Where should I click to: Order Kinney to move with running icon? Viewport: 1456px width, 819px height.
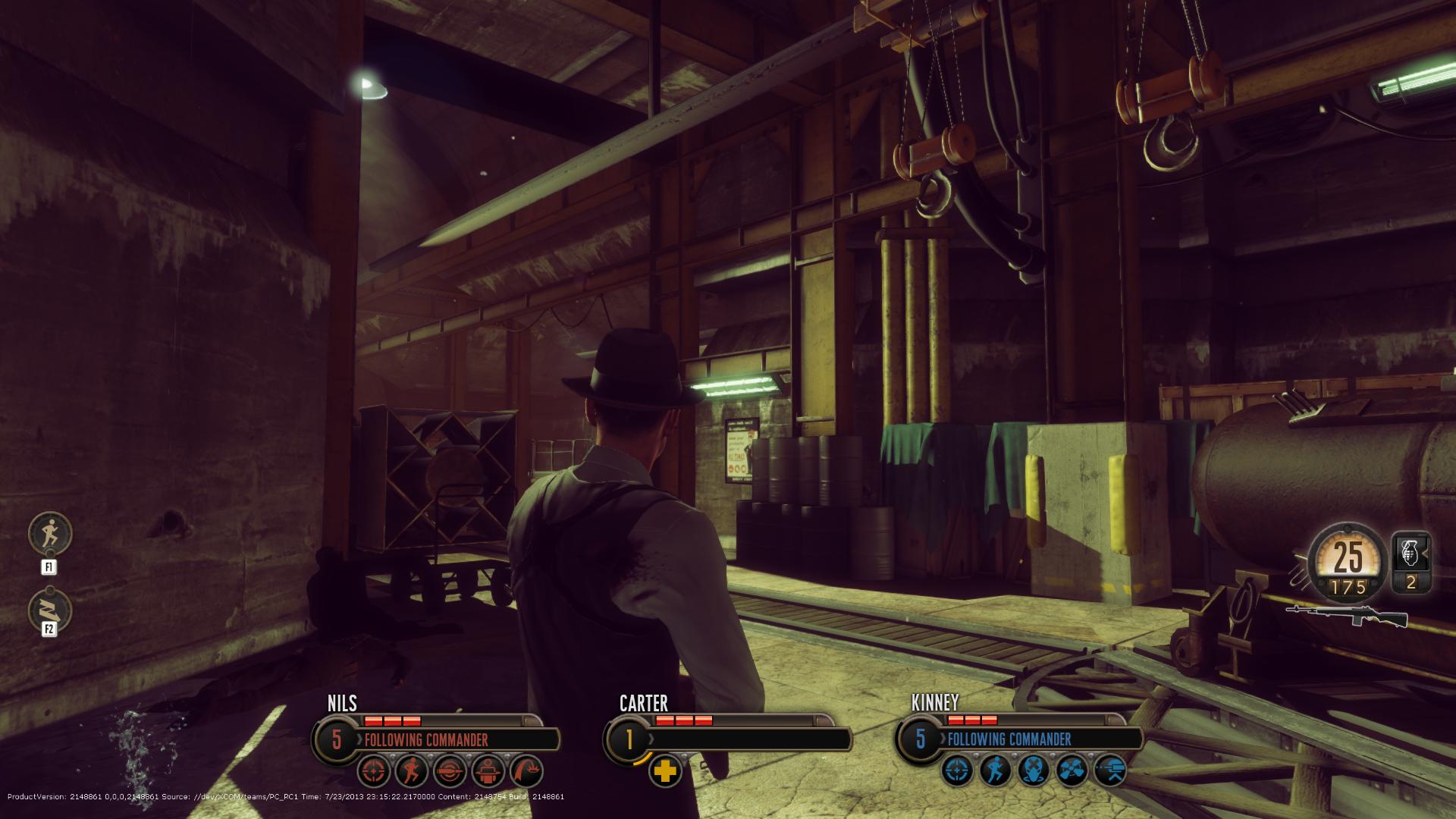click(996, 771)
